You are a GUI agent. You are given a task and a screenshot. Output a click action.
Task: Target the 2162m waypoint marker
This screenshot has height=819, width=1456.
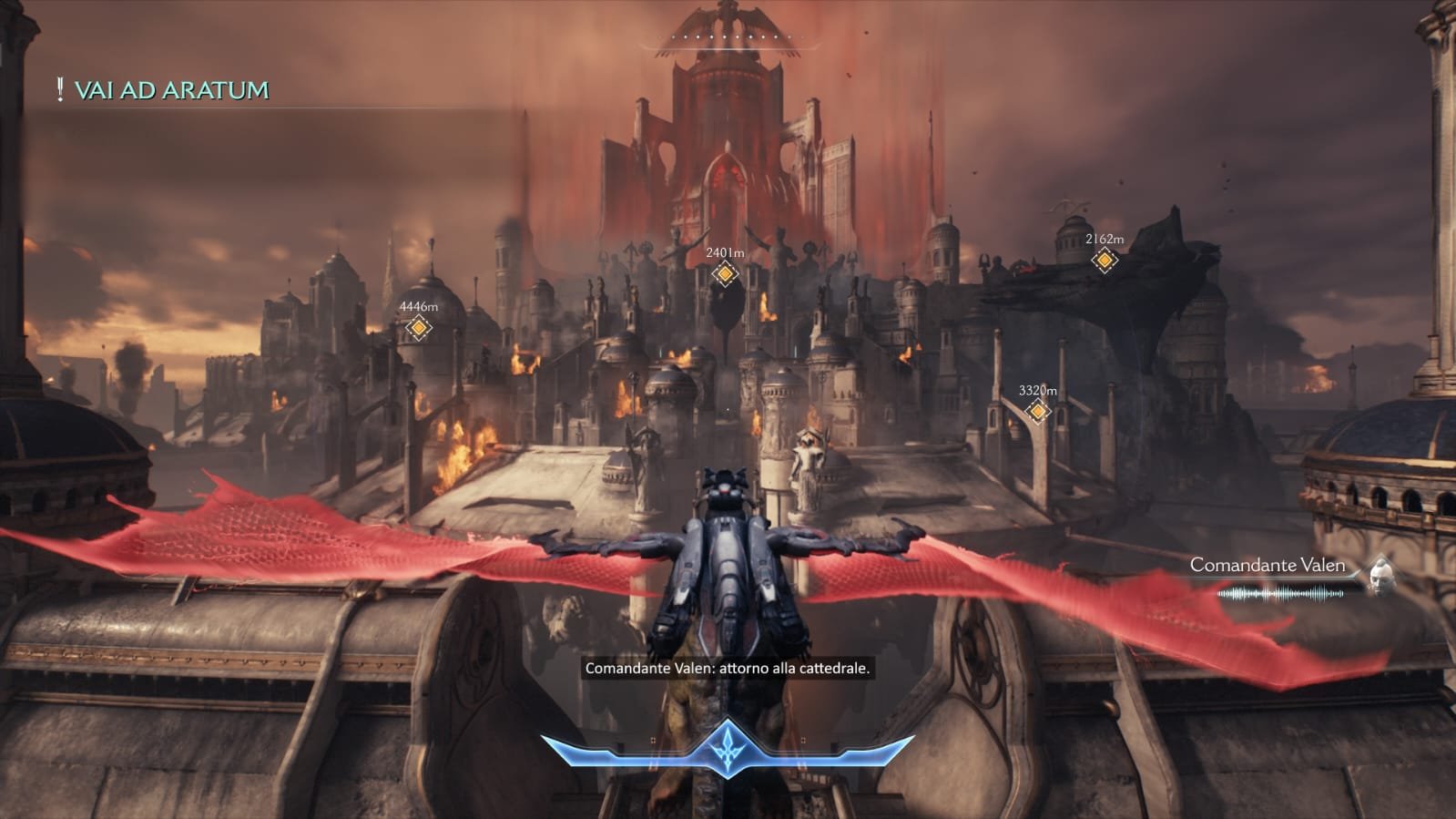tap(1105, 261)
